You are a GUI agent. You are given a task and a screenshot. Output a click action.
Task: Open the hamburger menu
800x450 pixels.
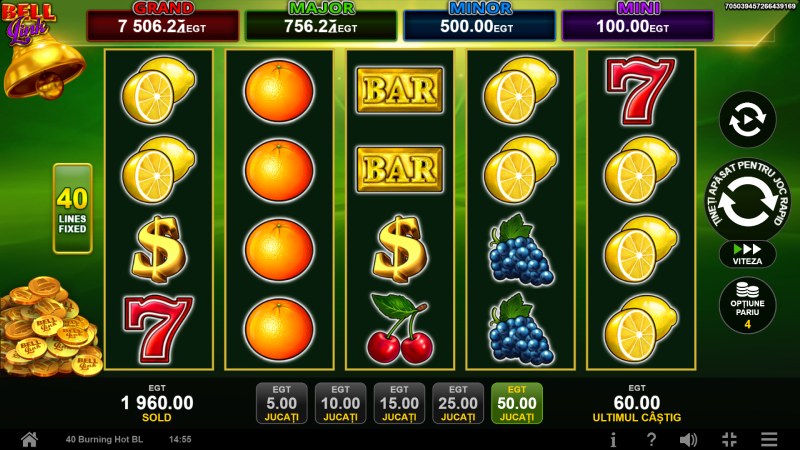click(x=768, y=439)
